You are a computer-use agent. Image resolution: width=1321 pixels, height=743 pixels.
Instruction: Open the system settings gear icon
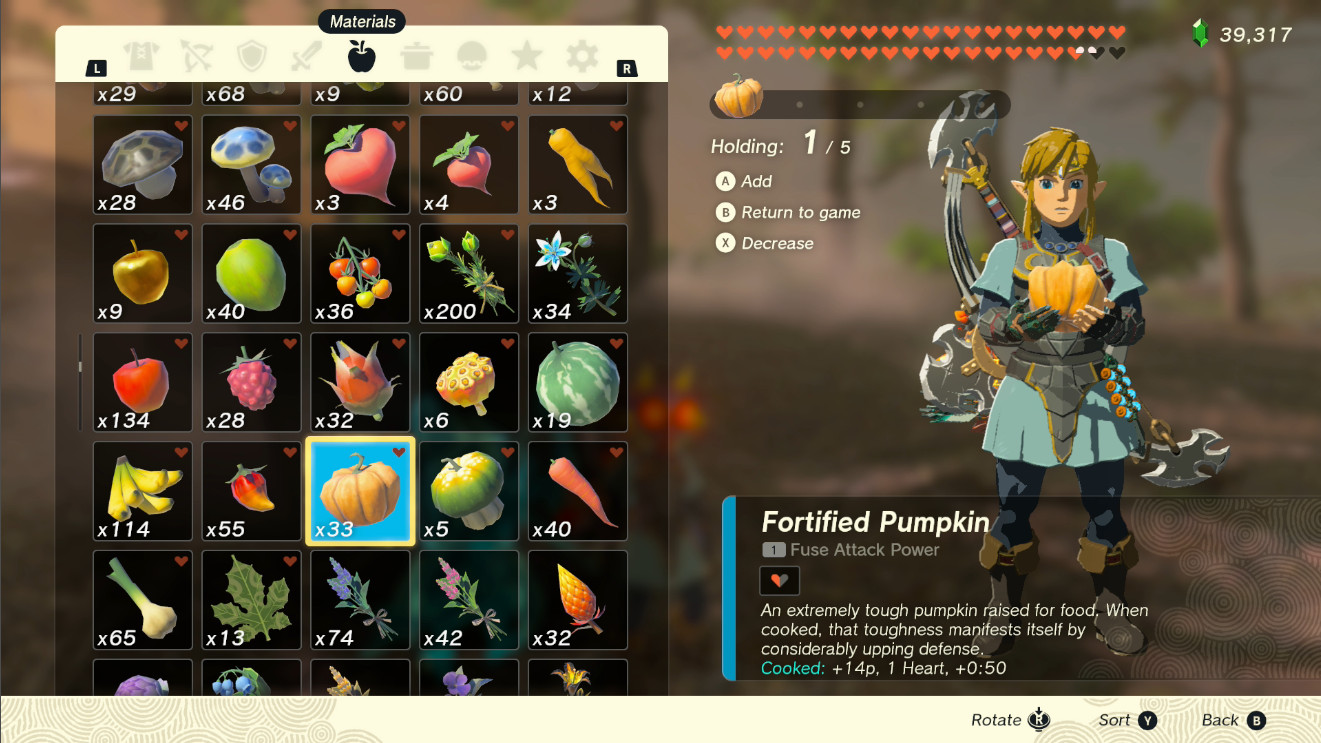tap(581, 57)
